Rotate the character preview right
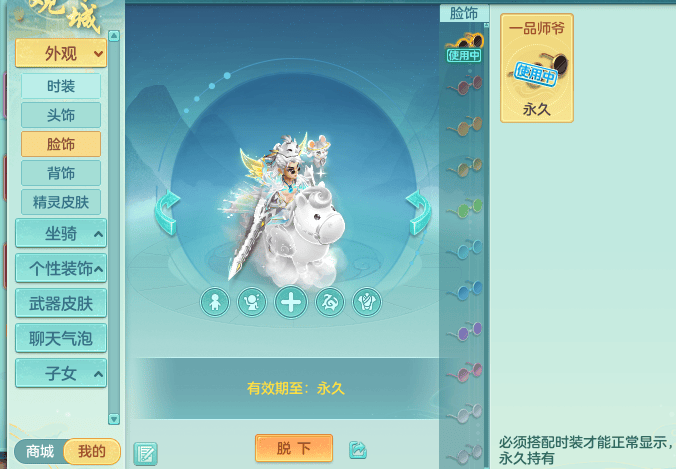 pos(418,212)
